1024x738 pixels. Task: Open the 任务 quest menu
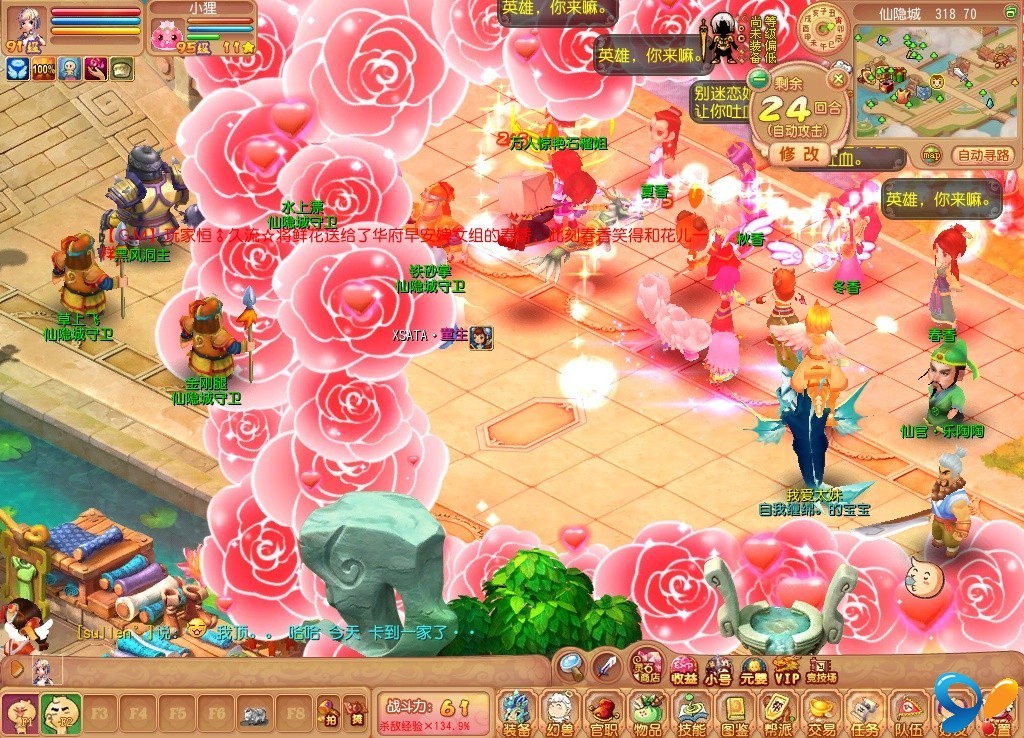click(865, 712)
